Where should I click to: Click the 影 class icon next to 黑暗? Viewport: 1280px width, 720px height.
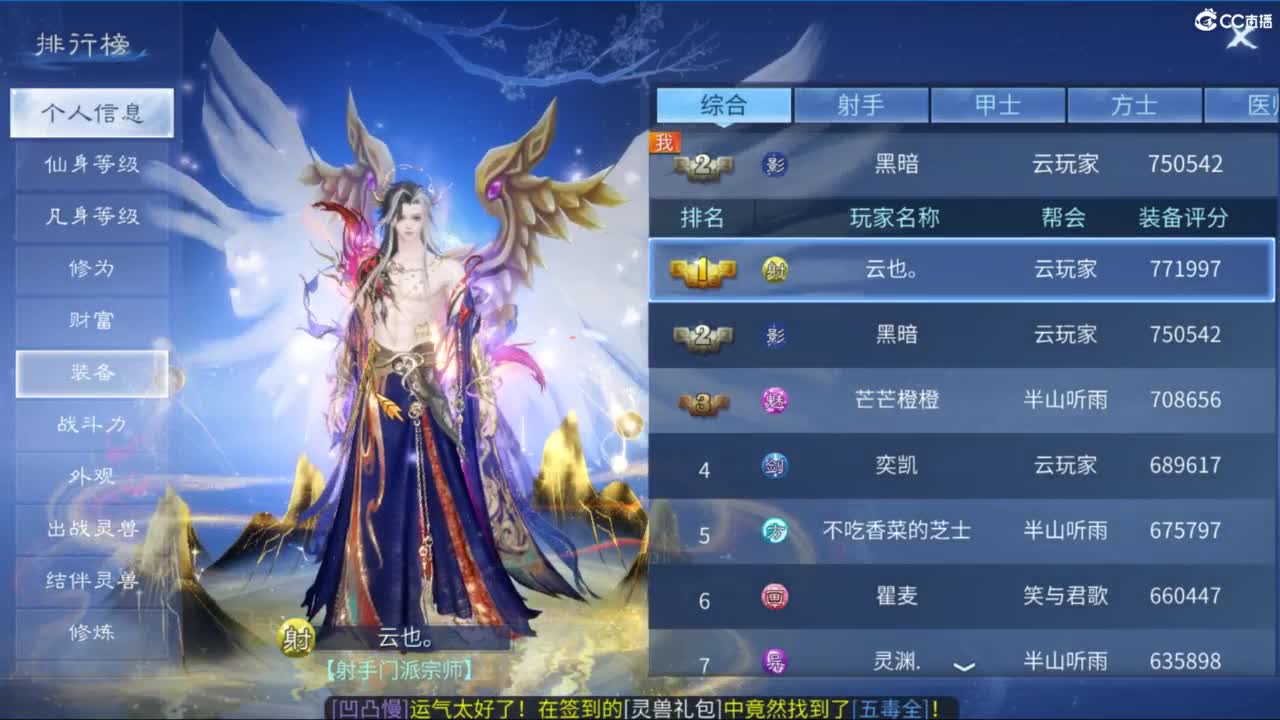(x=775, y=334)
